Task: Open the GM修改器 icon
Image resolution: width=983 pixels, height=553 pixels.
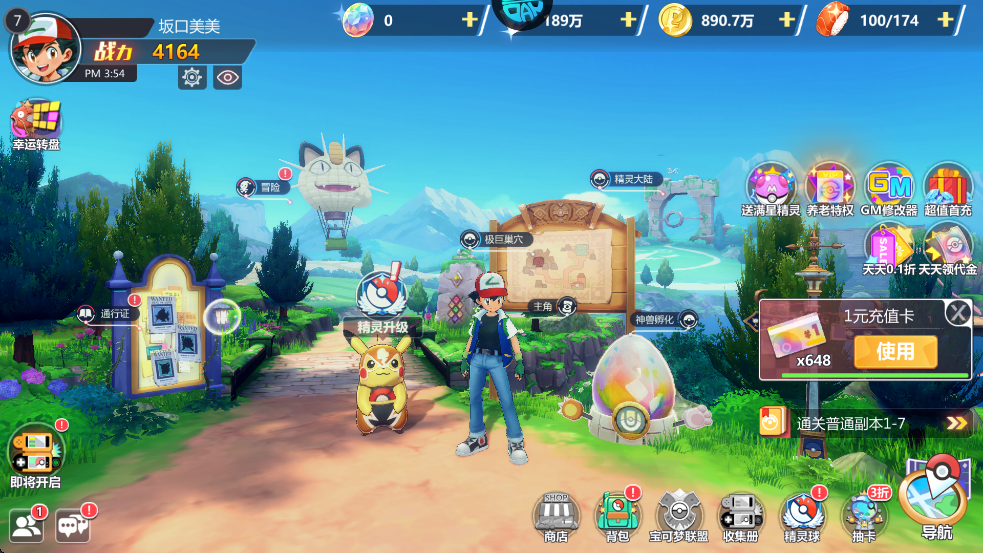Action: click(888, 187)
